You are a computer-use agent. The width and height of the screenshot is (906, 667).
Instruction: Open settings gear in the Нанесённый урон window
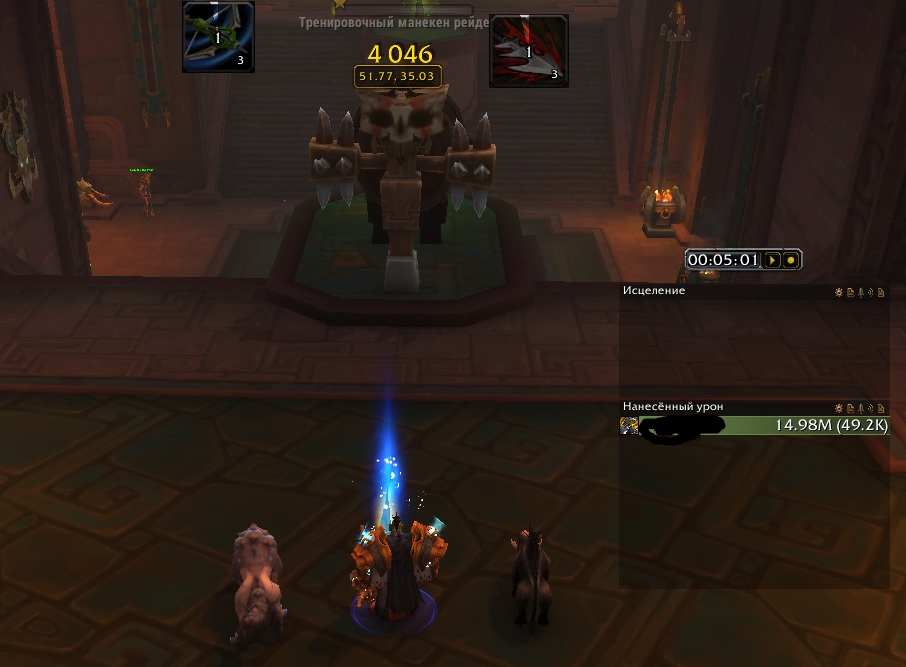(839, 408)
